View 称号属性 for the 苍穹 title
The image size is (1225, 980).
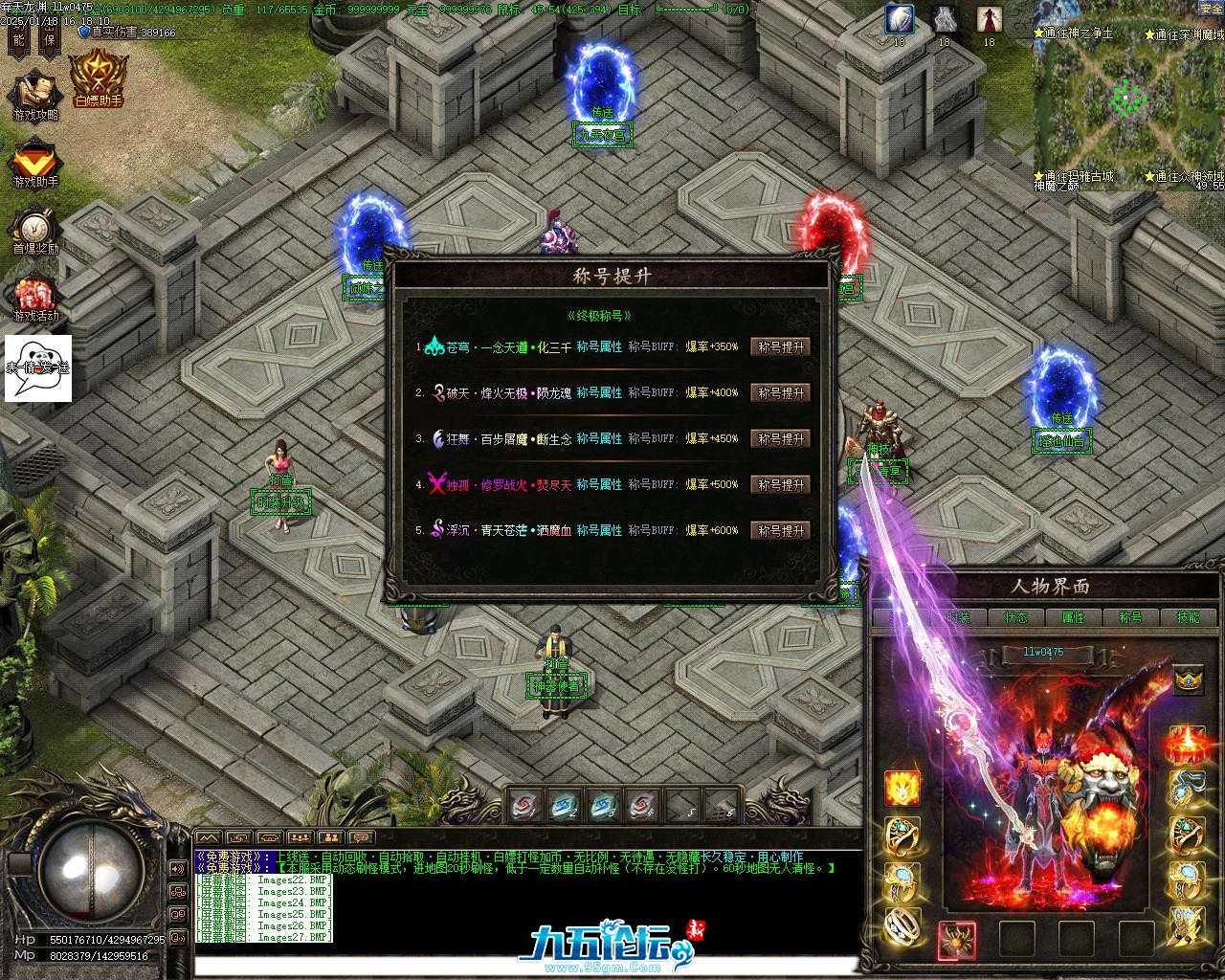[599, 347]
